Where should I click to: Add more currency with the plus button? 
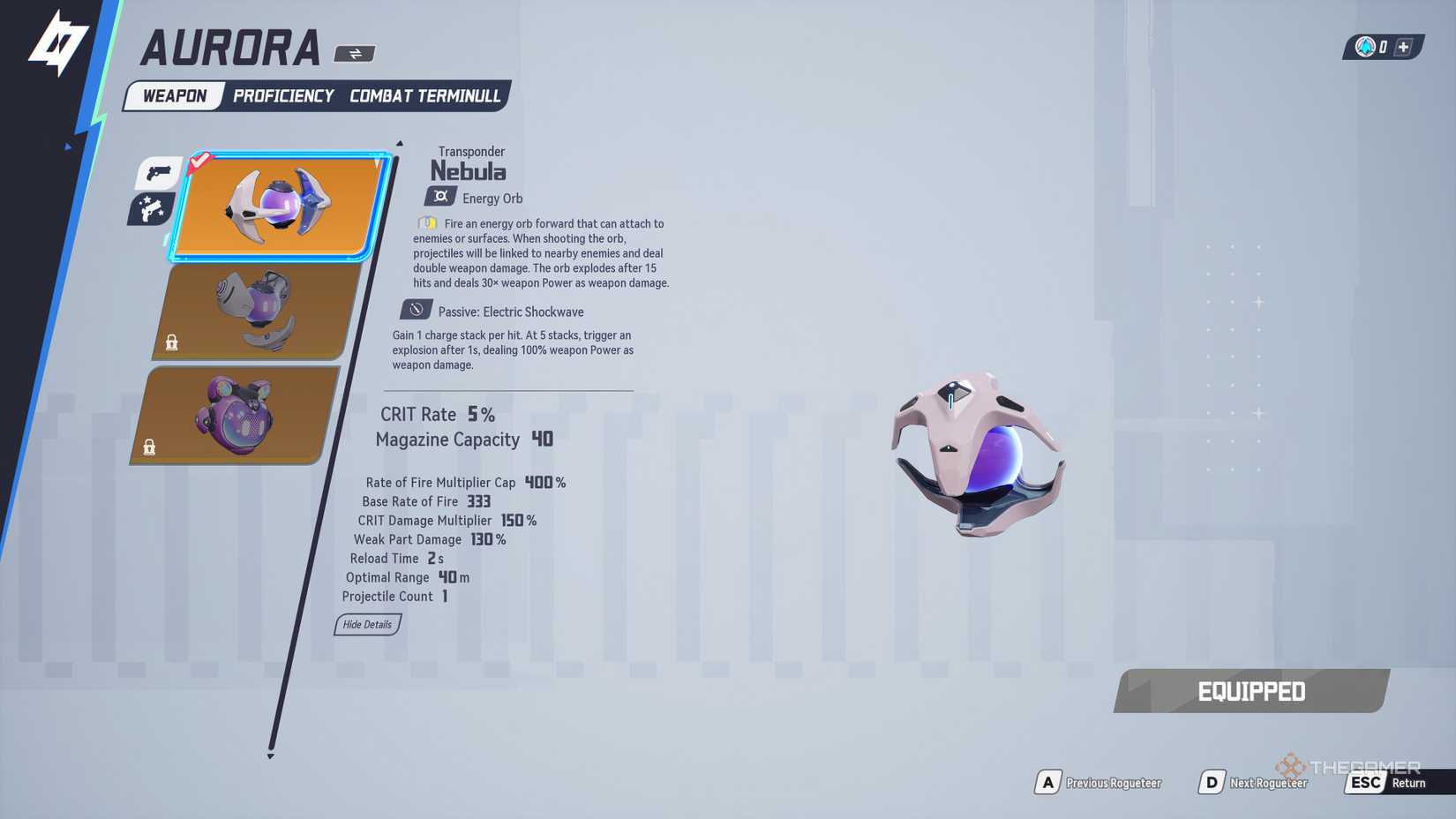(x=1403, y=47)
